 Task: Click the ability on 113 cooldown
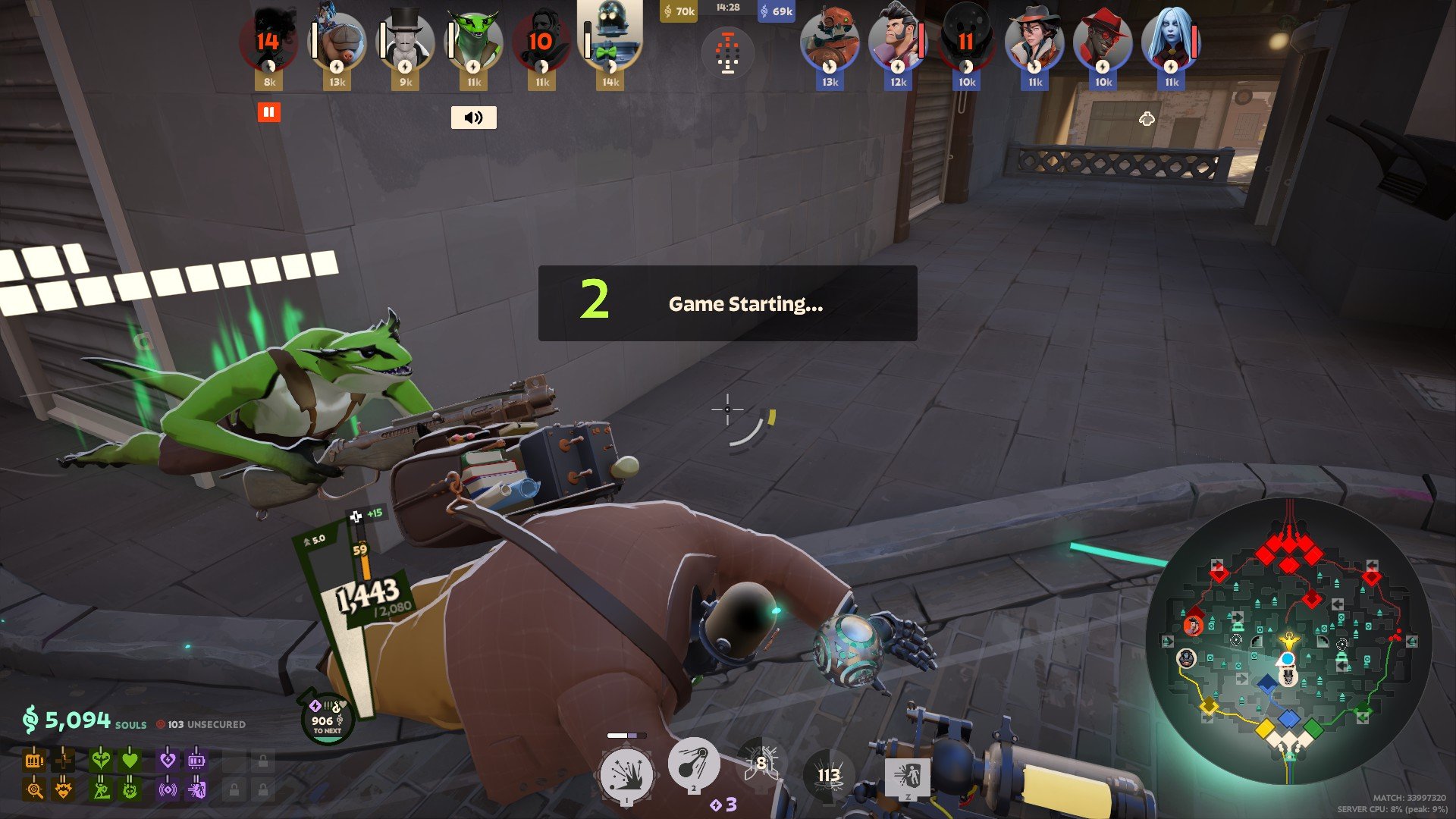(x=828, y=775)
